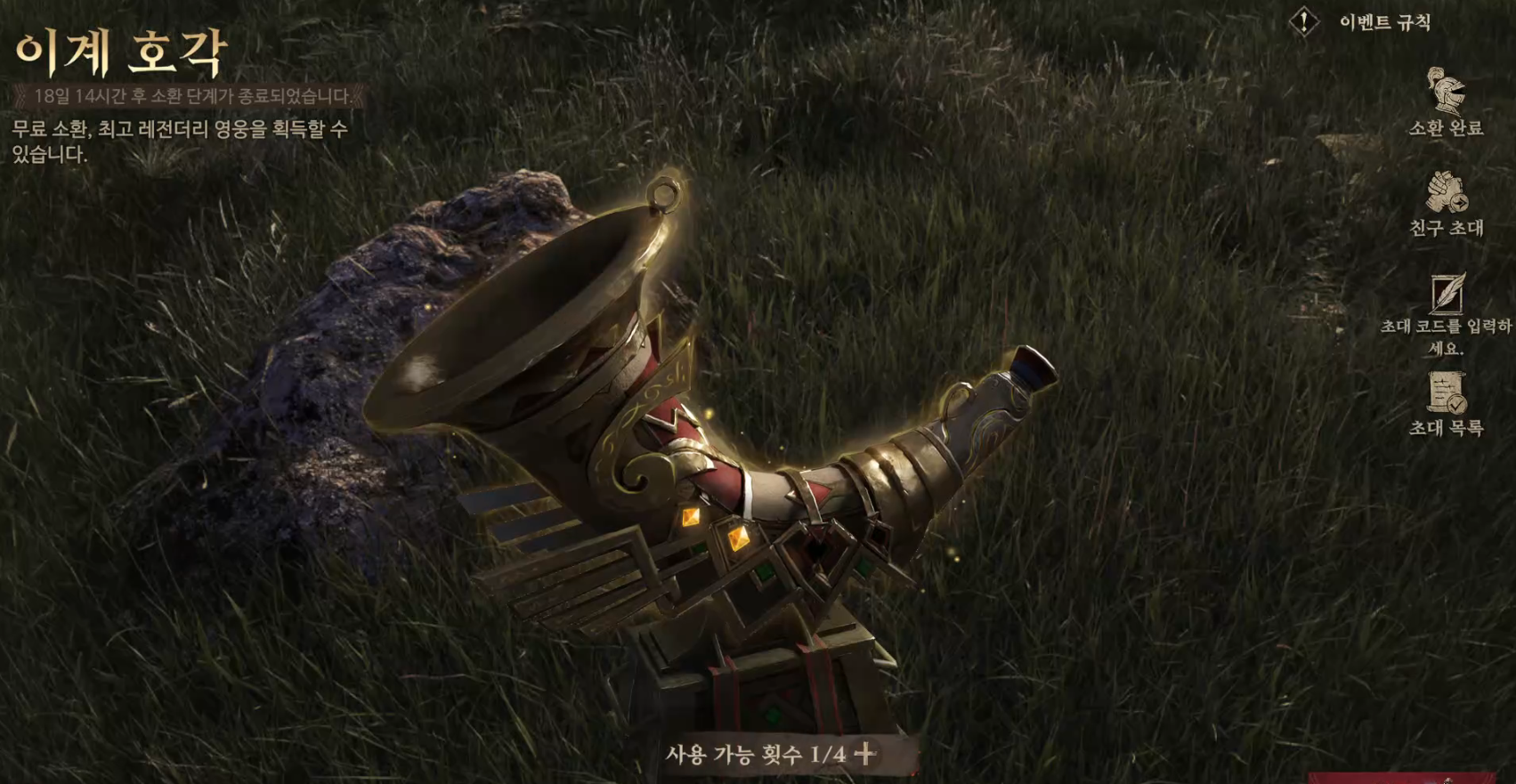Image resolution: width=1516 pixels, height=784 pixels.
Task: Click the plus beside 사용 가능 횟수 1/4
Action: (x=865, y=755)
